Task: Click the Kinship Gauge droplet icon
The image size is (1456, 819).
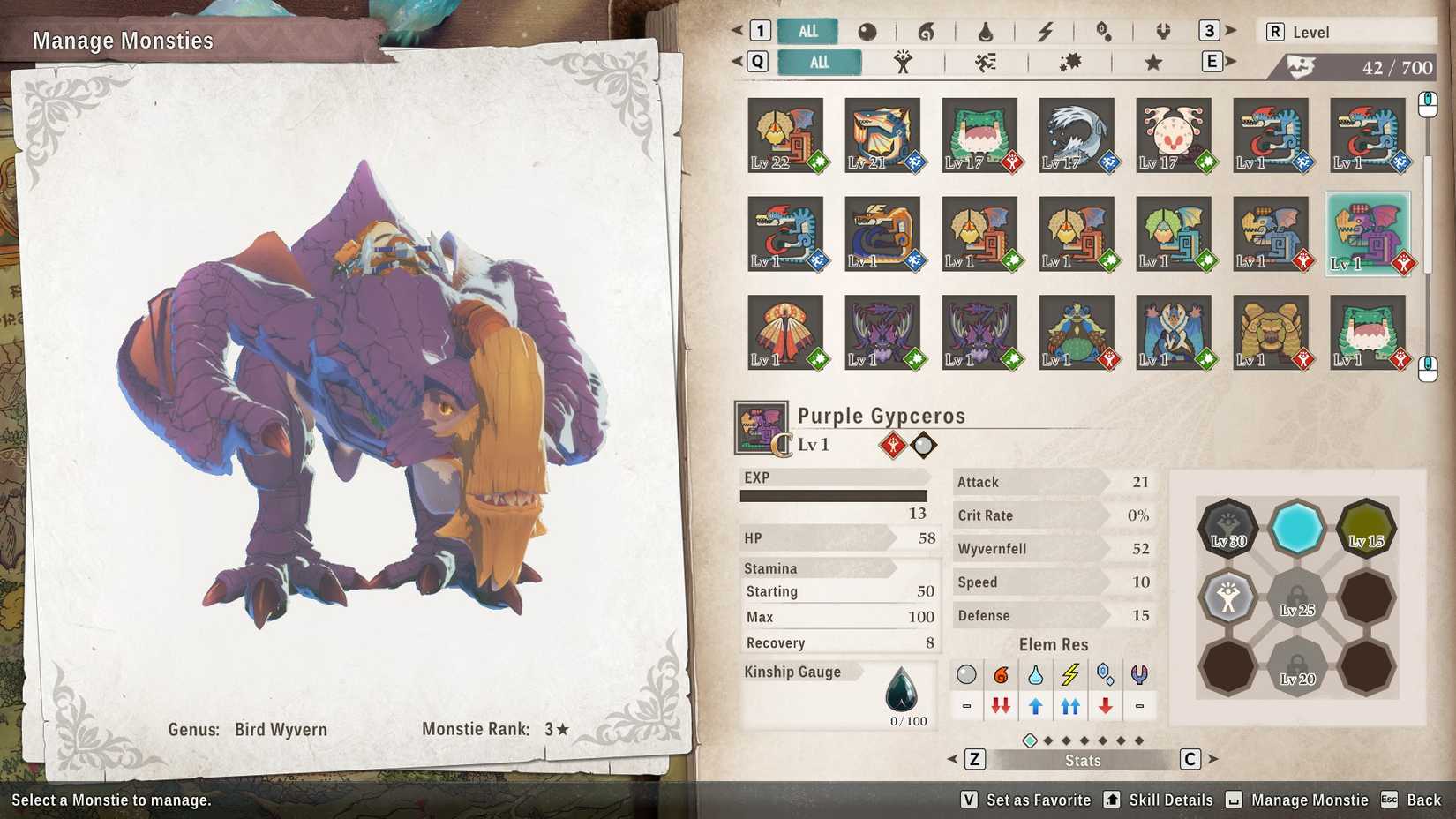Action: point(902,689)
